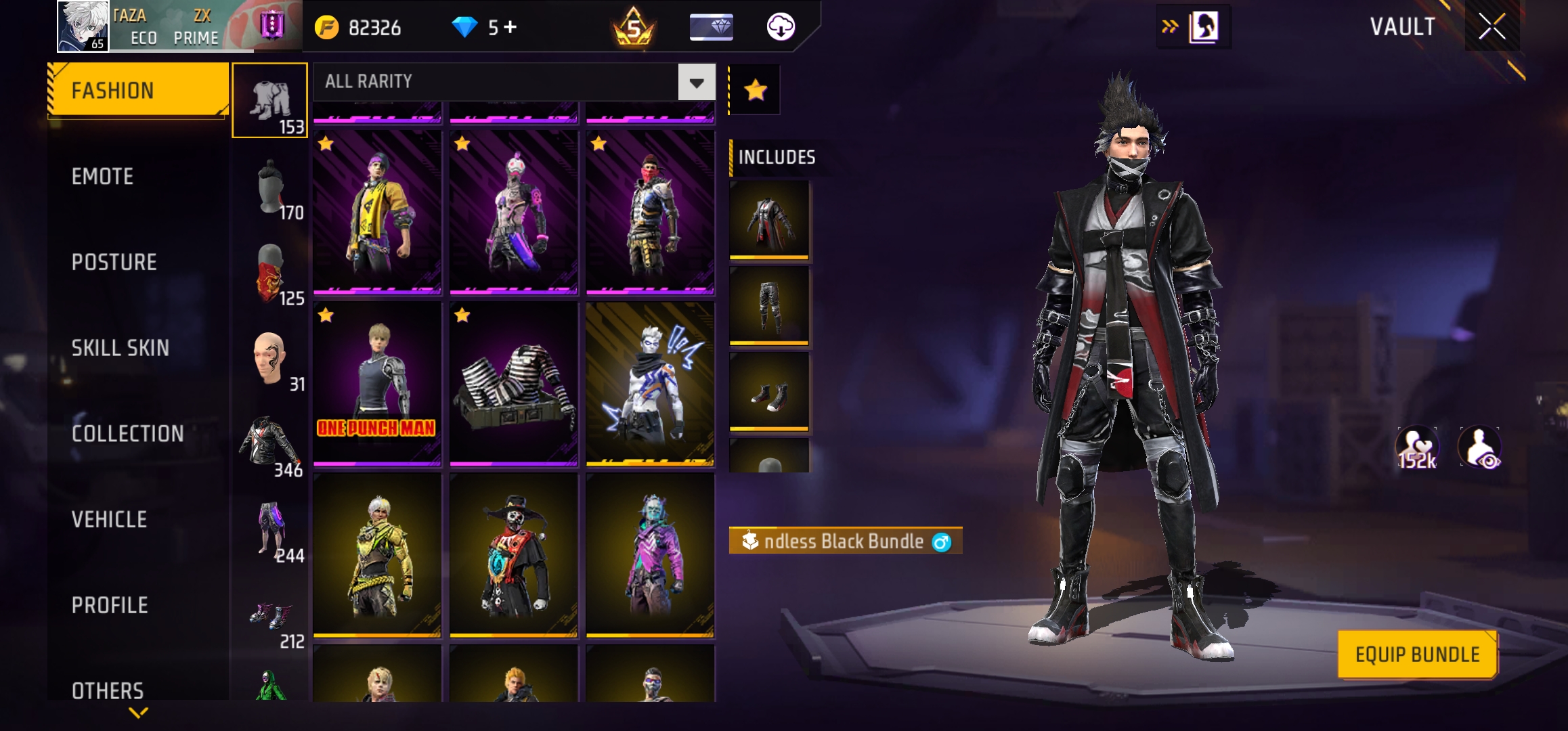Open the Vehicle category
Viewport: 1568px width, 731px height.
click(x=110, y=520)
